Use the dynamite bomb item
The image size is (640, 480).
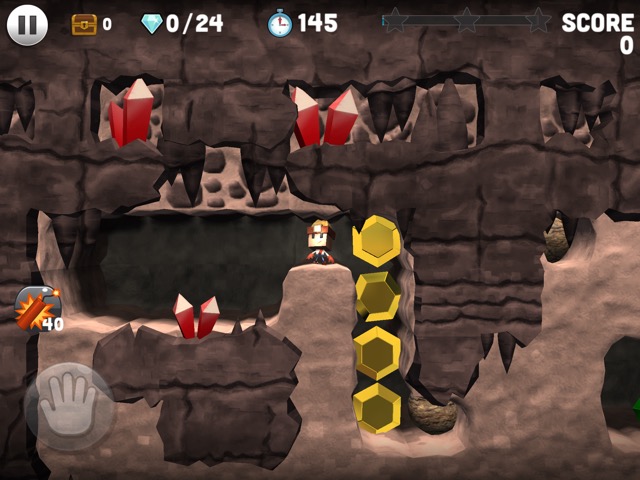coord(36,307)
